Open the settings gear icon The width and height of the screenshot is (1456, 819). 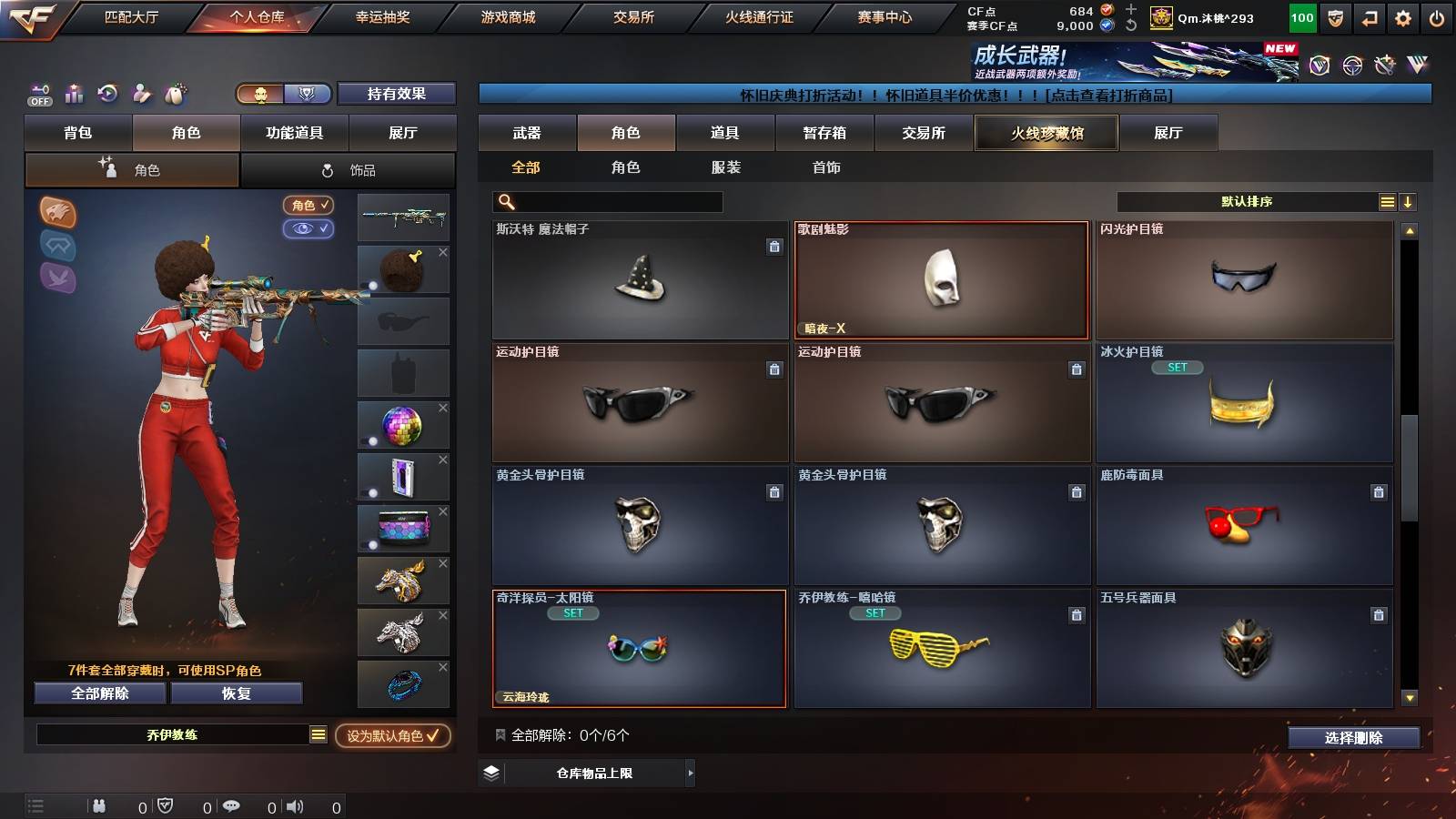1402,16
